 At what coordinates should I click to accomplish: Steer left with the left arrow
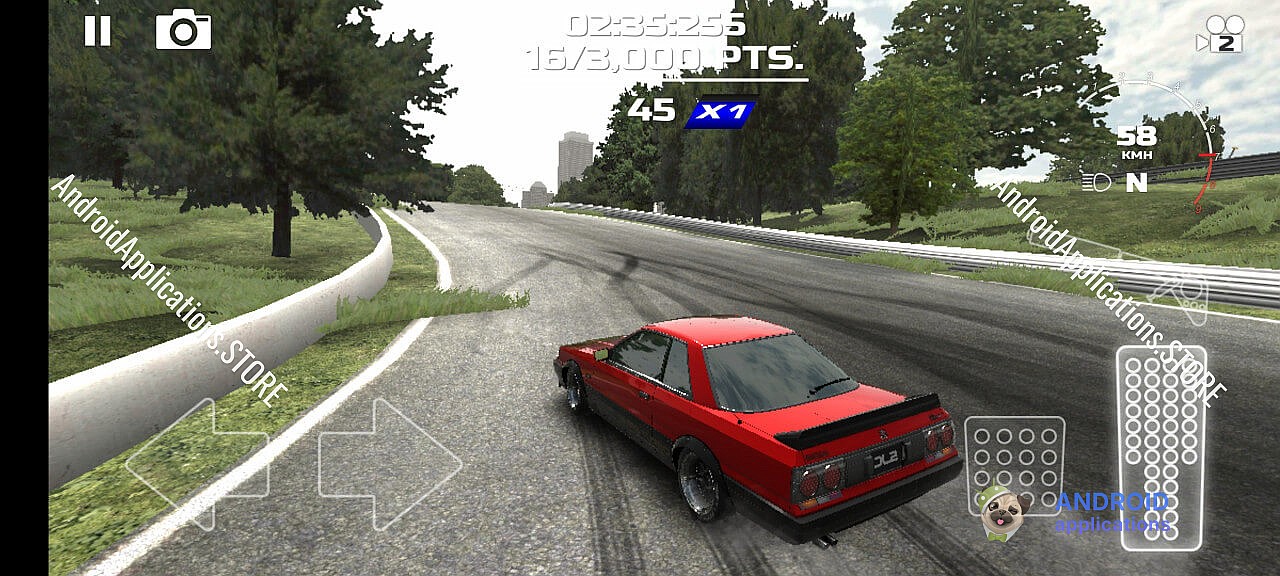point(196,464)
